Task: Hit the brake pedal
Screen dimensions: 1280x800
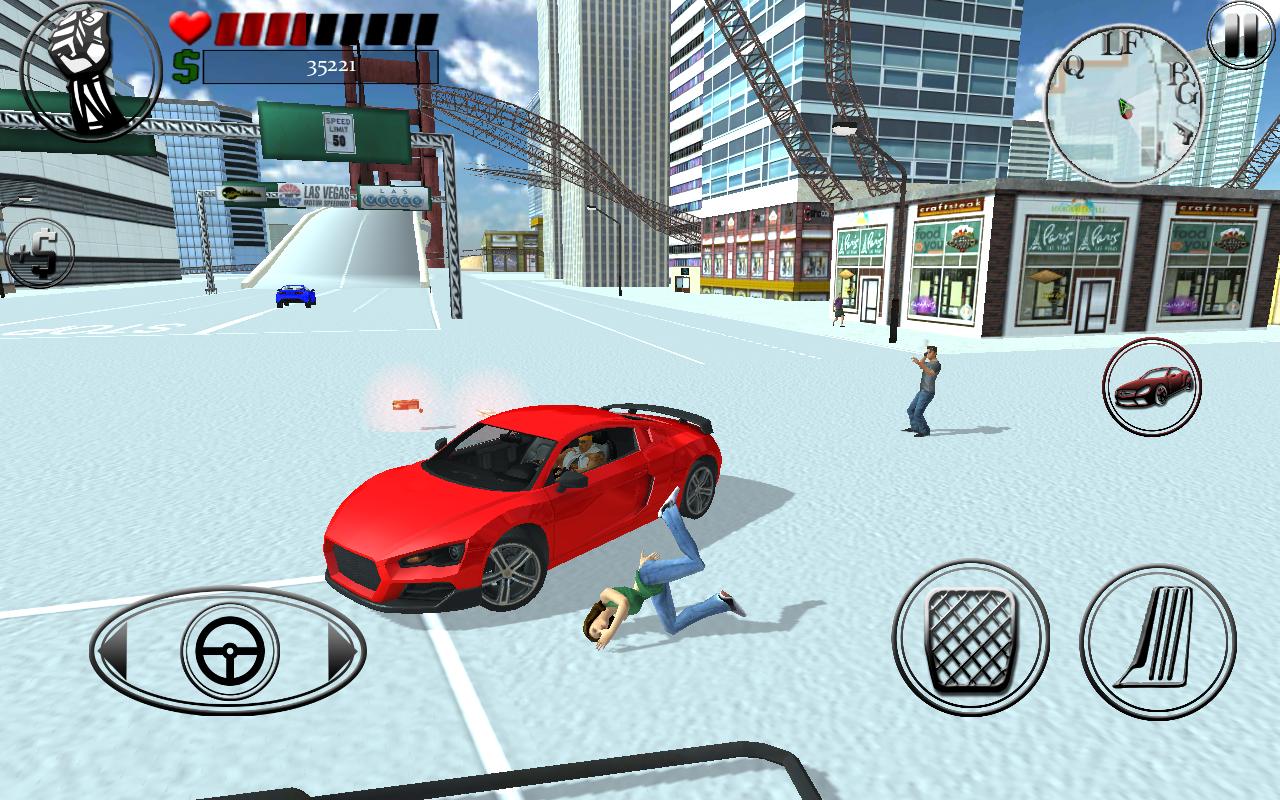Action: tap(970, 639)
